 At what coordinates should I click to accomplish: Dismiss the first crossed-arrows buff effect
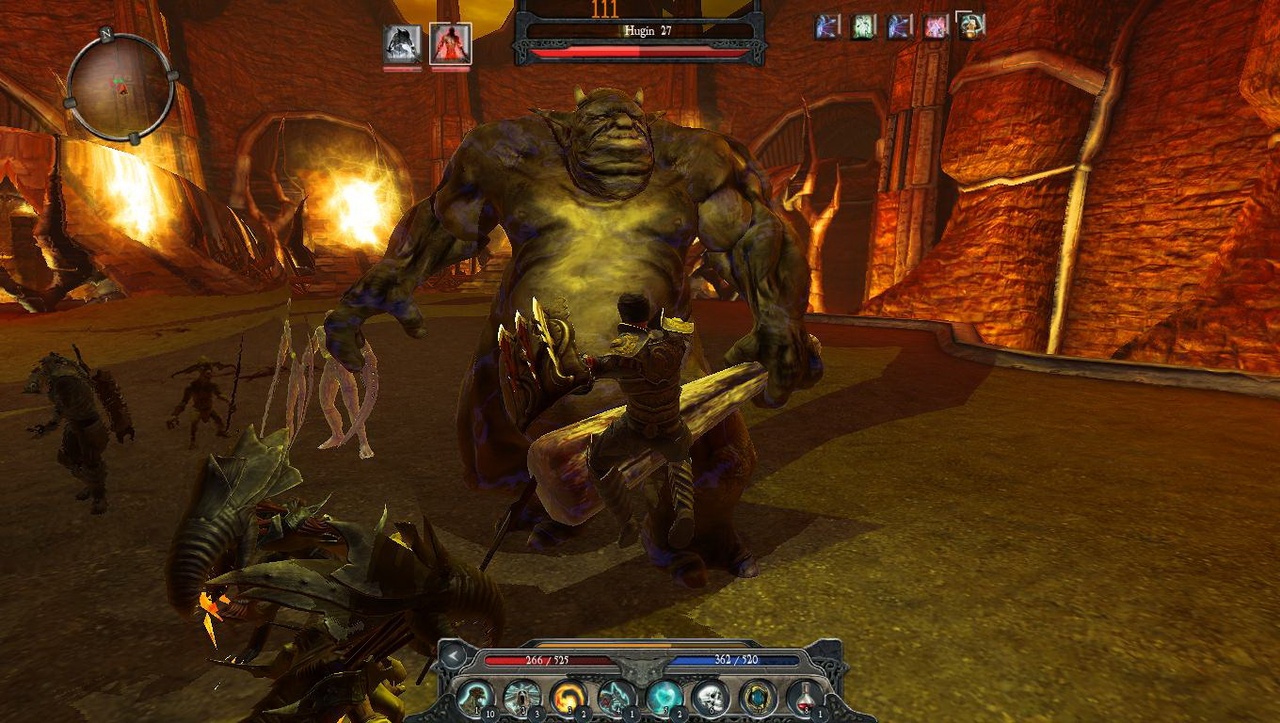[826, 25]
